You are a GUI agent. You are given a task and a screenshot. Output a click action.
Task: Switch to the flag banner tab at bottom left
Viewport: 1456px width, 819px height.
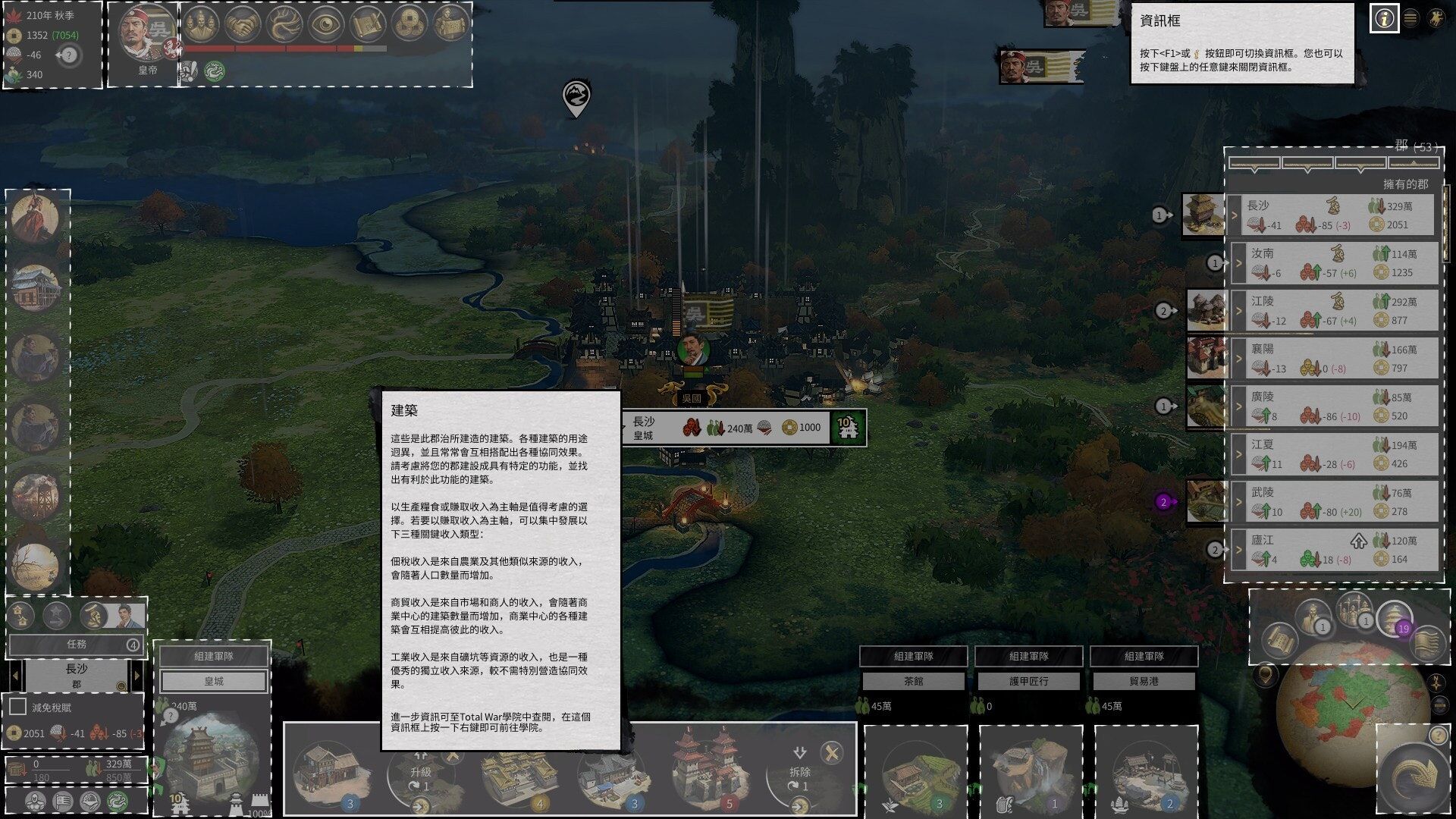pos(62,801)
